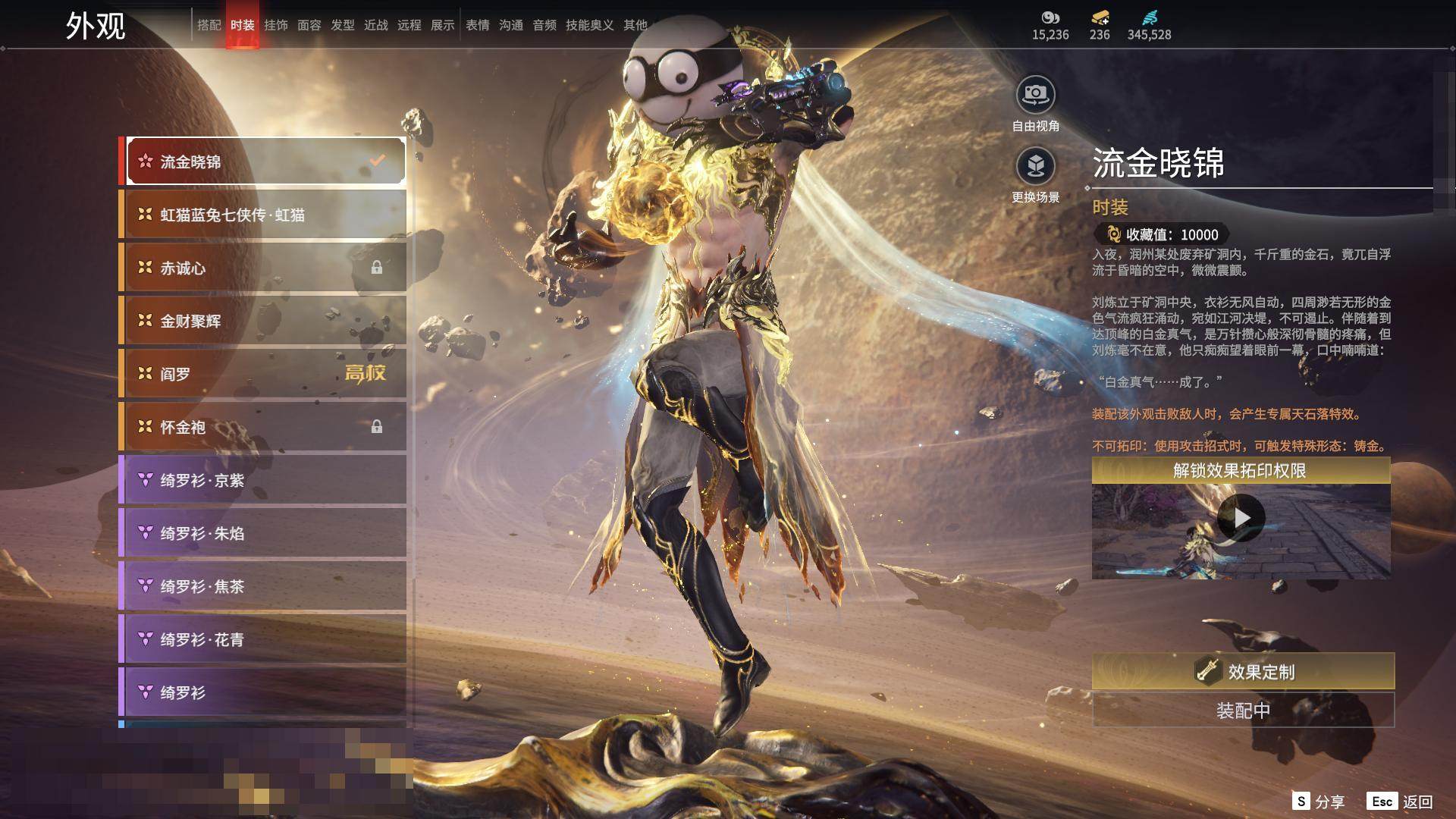Choose the 阎罗 outfit entry
This screenshot has height=819, width=1456.
click(265, 374)
